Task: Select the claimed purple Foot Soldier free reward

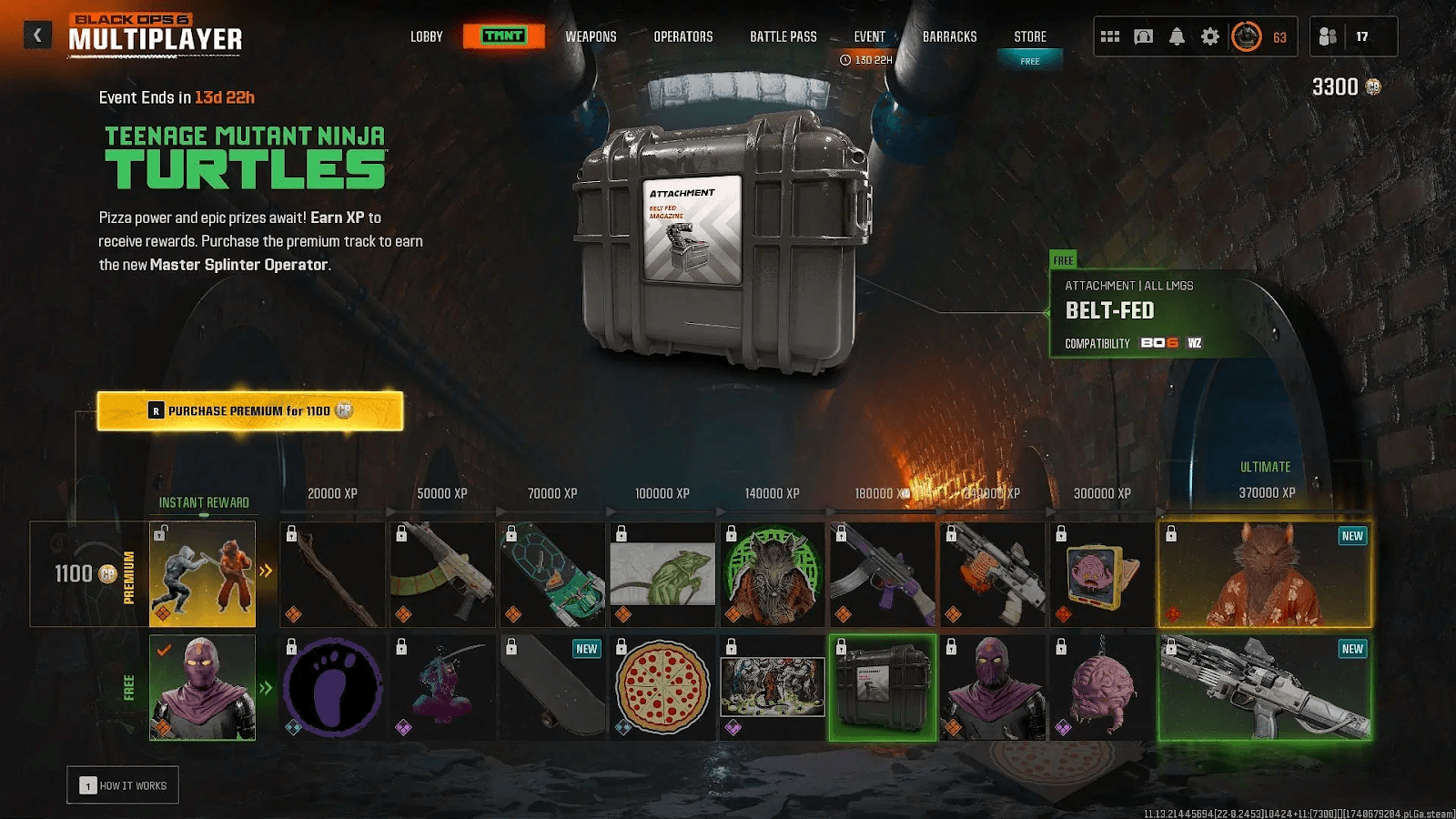Action: tap(202, 687)
